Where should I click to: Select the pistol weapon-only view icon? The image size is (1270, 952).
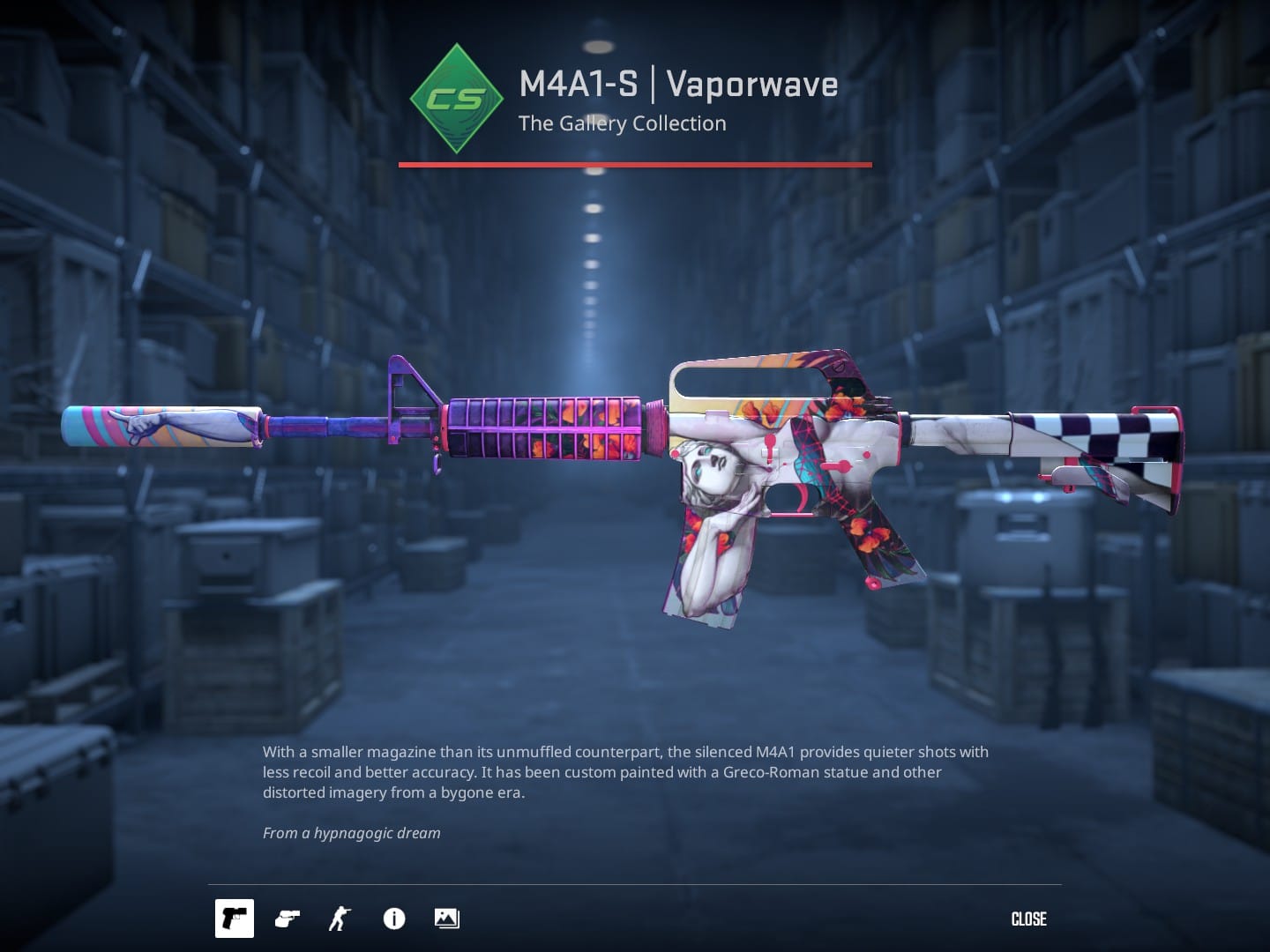coord(235,919)
